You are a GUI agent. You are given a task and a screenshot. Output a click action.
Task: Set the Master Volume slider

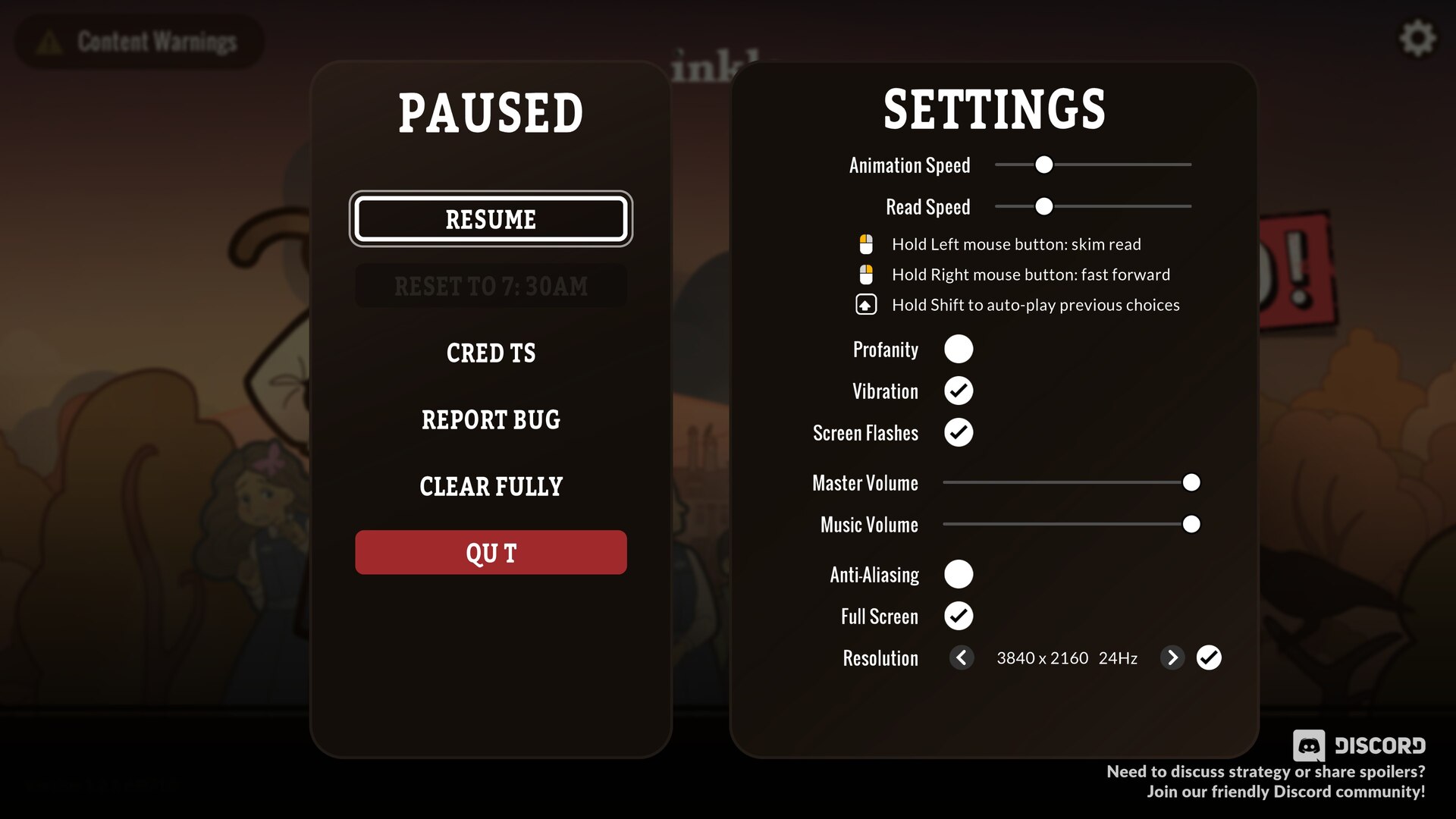point(1191,483)
